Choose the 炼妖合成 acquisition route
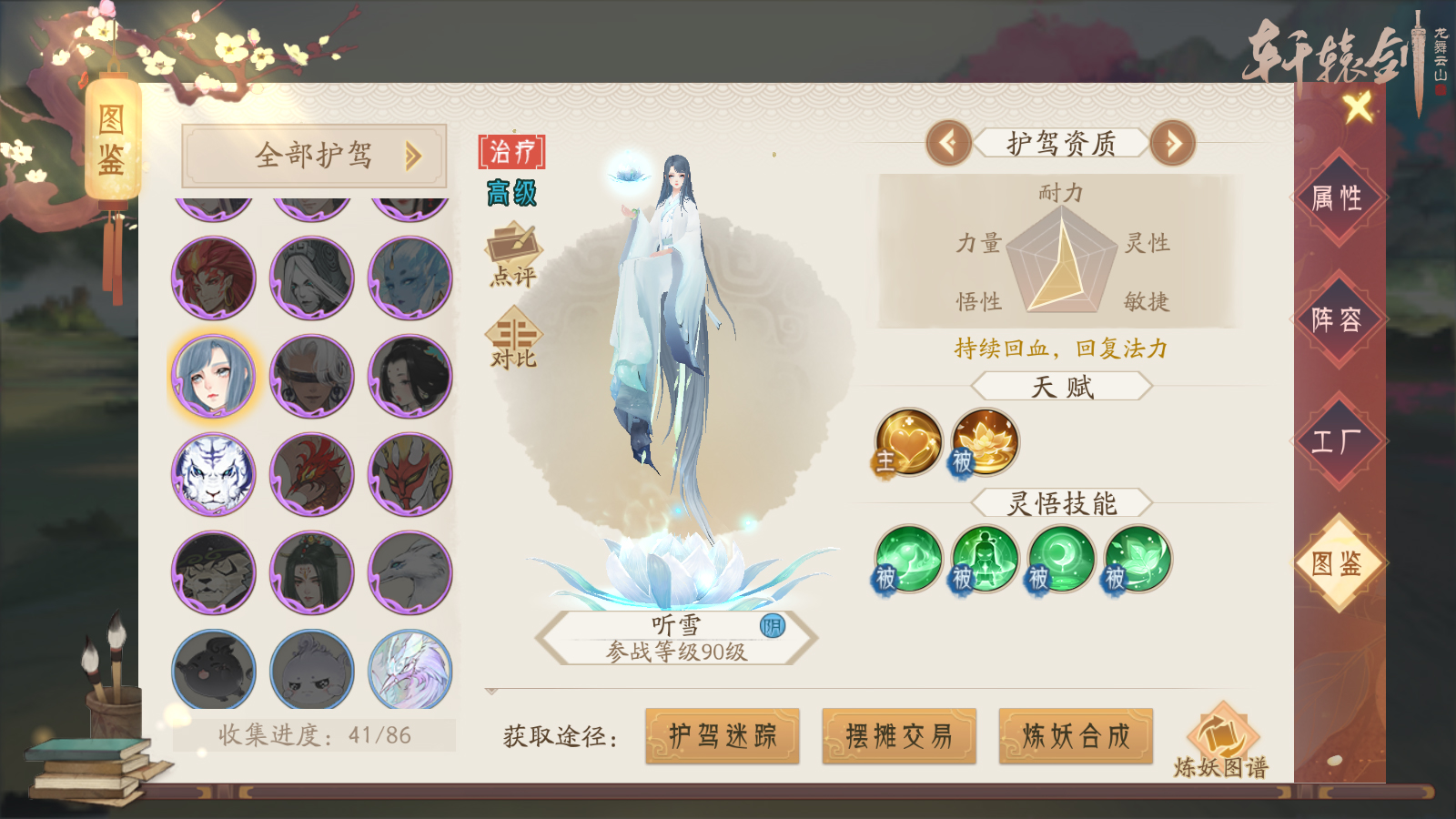 [1076, 735]
